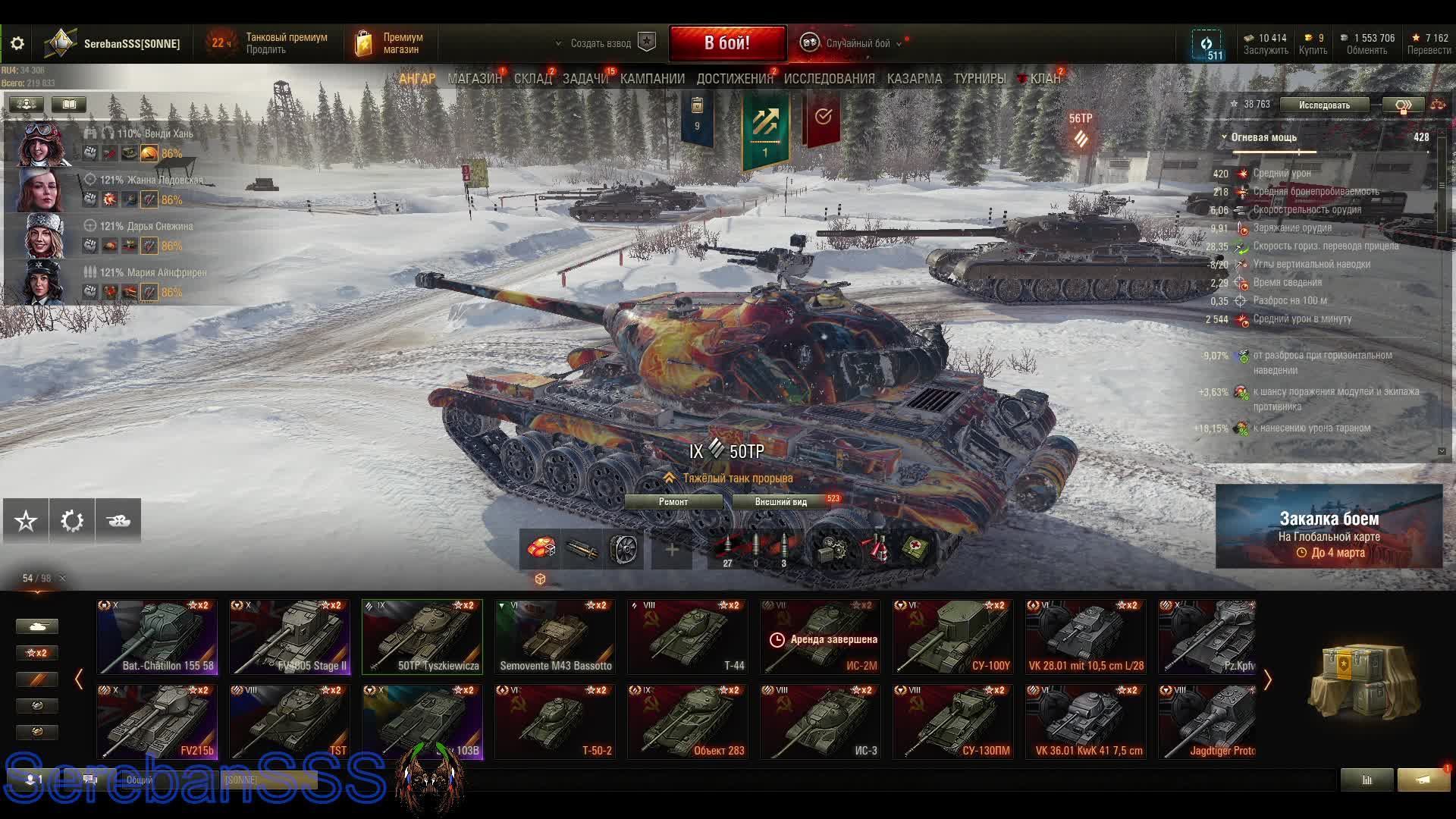Viewport: 1456px width, 819px height.
Task: Pick the ИС-3 tank from the carousel
Action: point(821,722)
